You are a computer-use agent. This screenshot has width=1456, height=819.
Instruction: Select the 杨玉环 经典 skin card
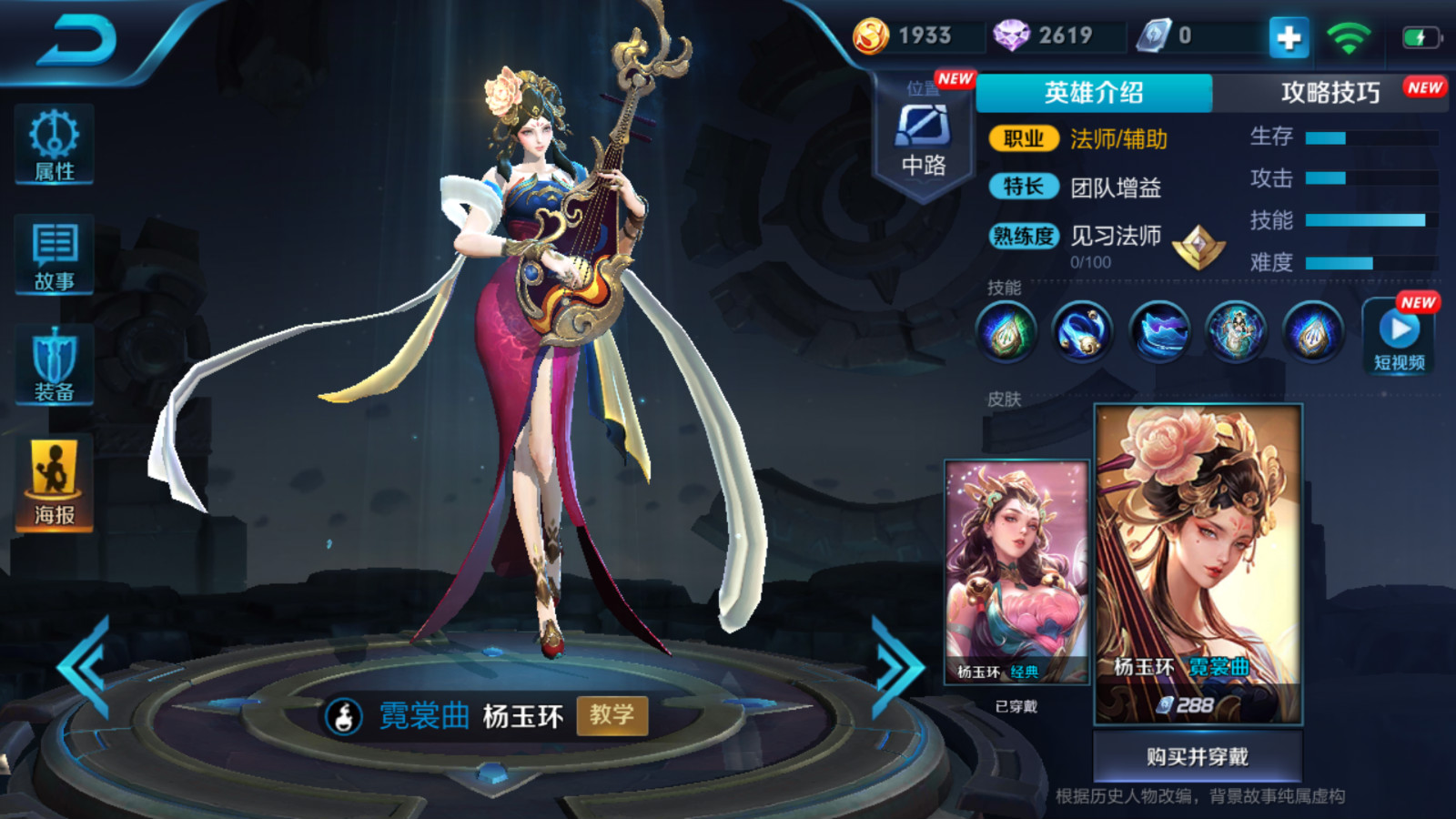point(1016,572)
